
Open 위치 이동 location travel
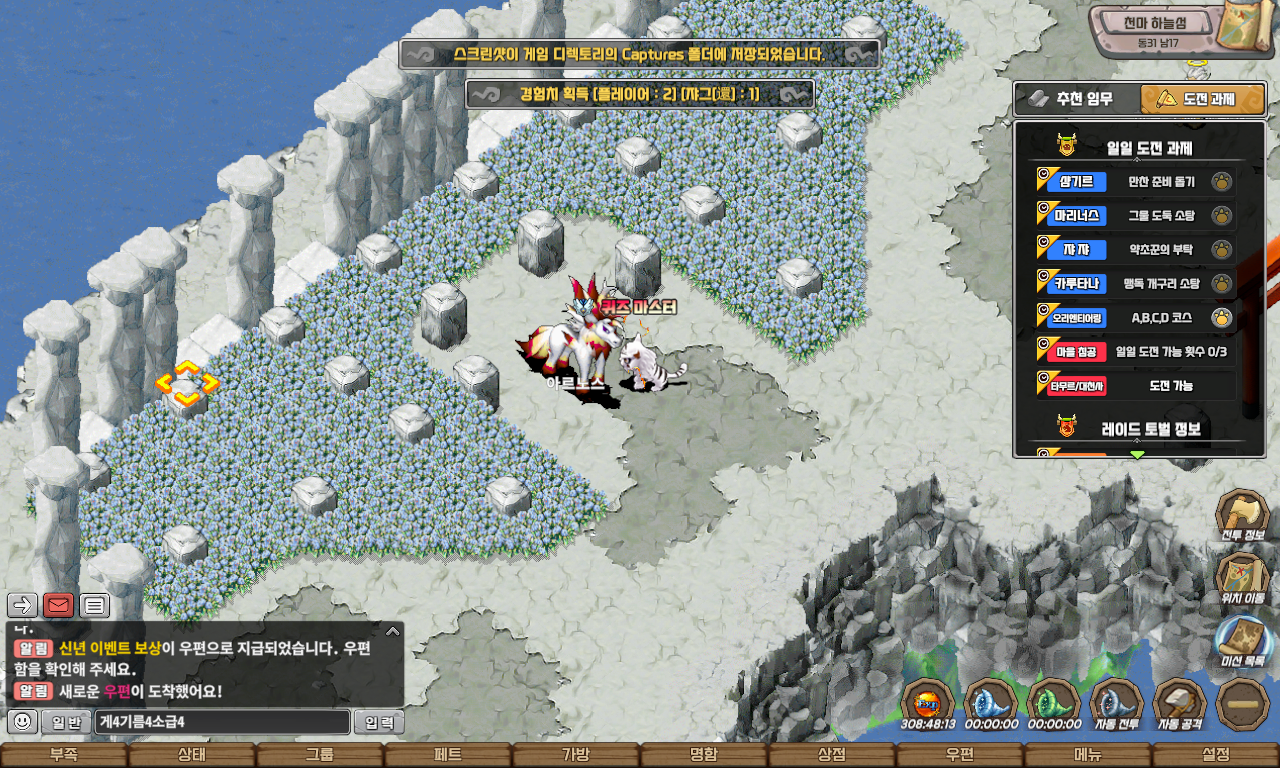1242,578
